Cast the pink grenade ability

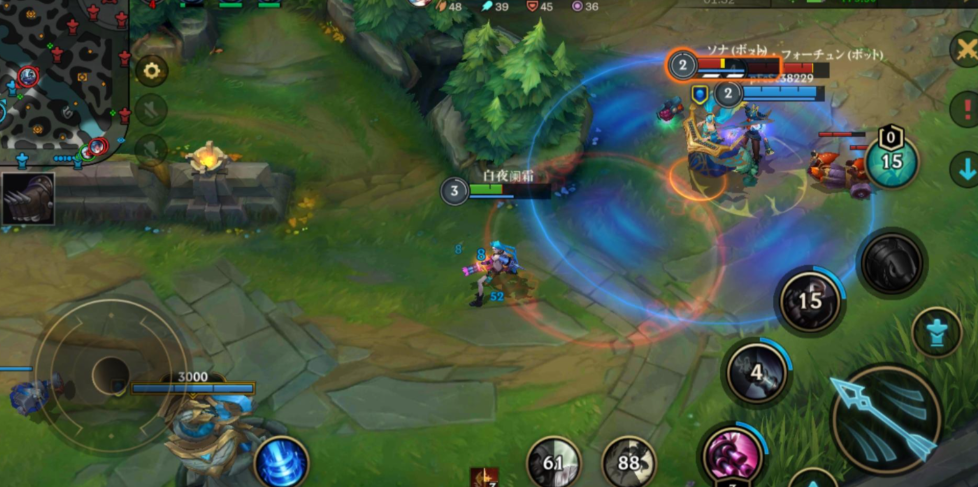734,455
